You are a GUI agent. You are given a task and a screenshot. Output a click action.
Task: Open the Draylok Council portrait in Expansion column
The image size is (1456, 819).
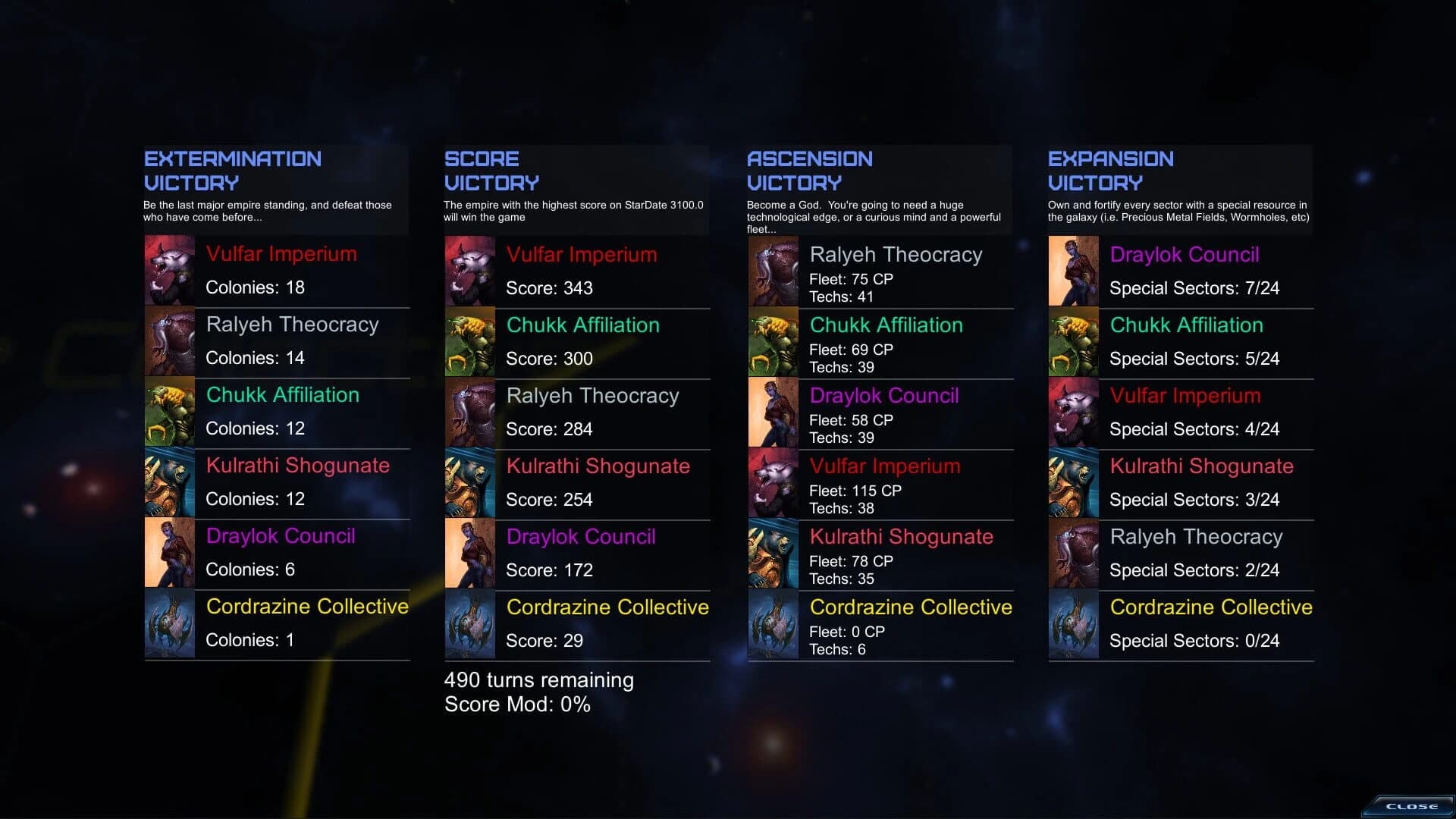tap(1074, 271)
